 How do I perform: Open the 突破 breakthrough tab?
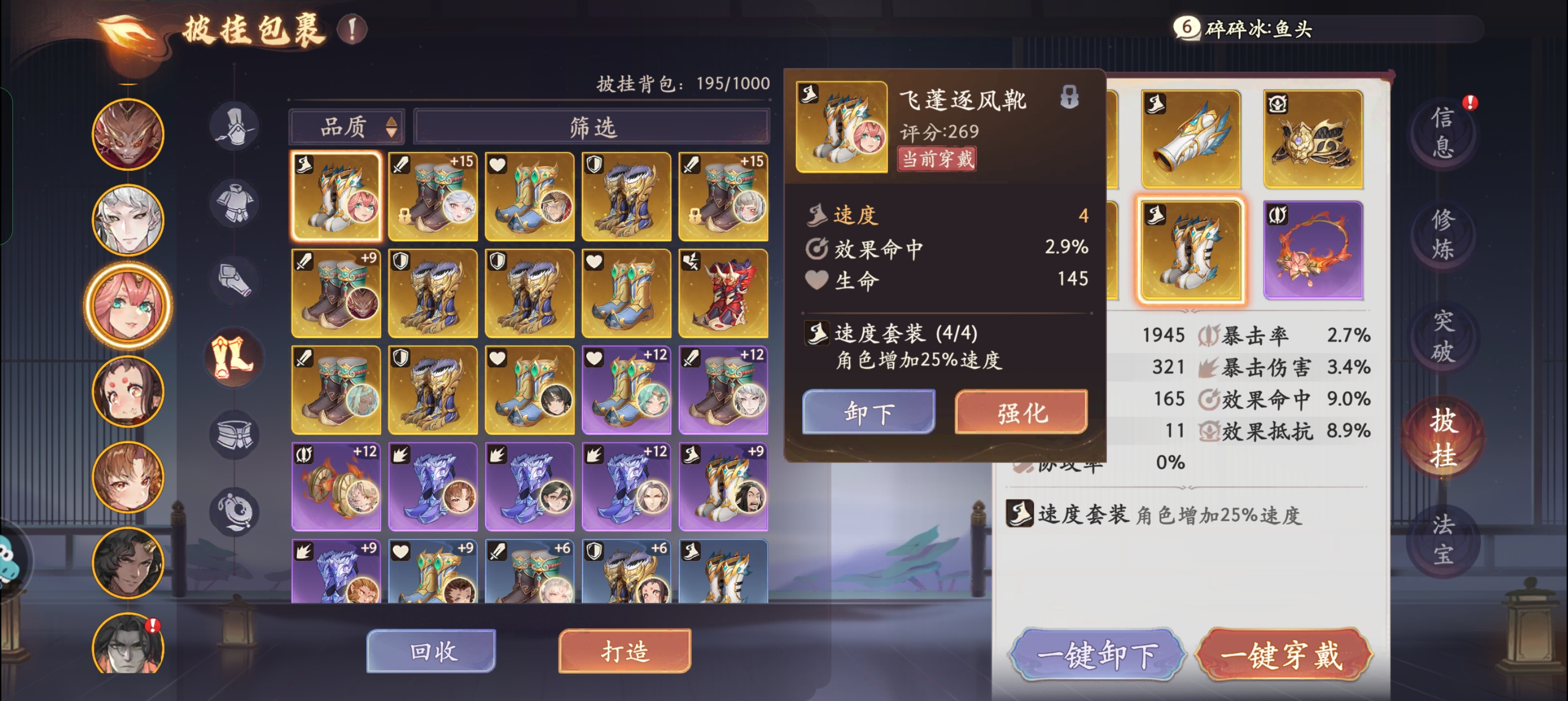(x=1442, y=336)
